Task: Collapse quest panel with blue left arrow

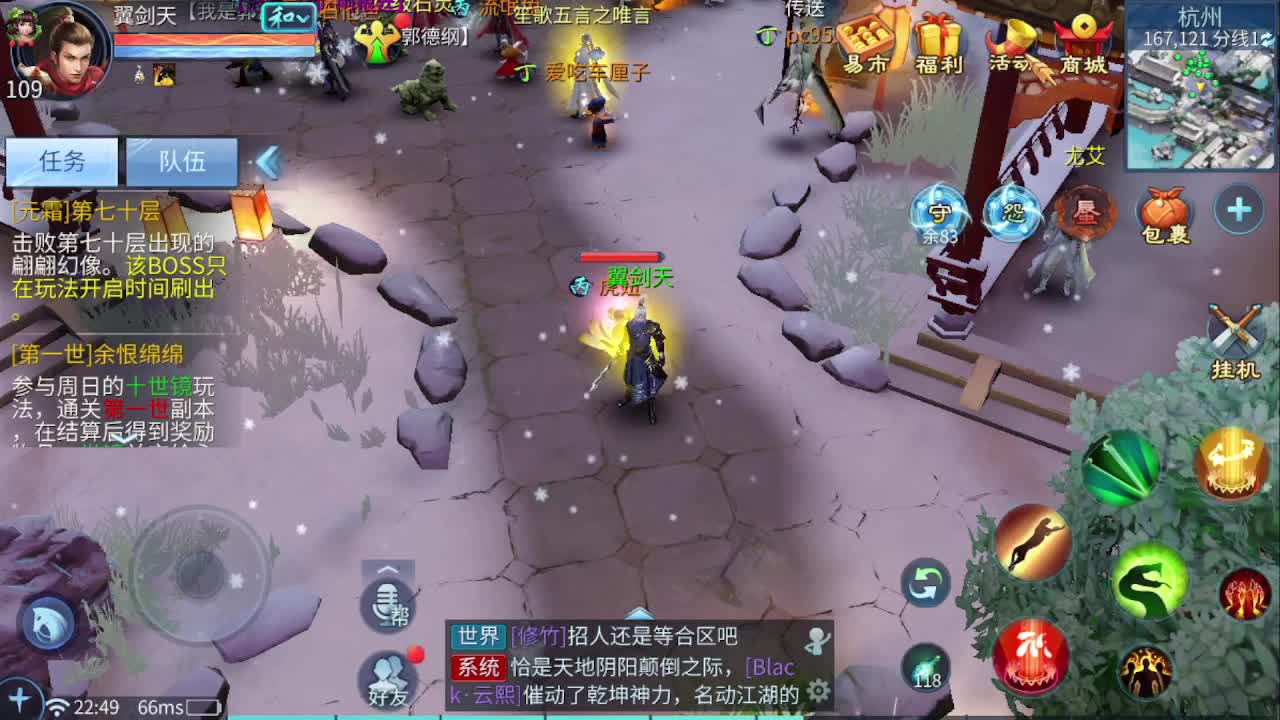Action: [267, 160]
